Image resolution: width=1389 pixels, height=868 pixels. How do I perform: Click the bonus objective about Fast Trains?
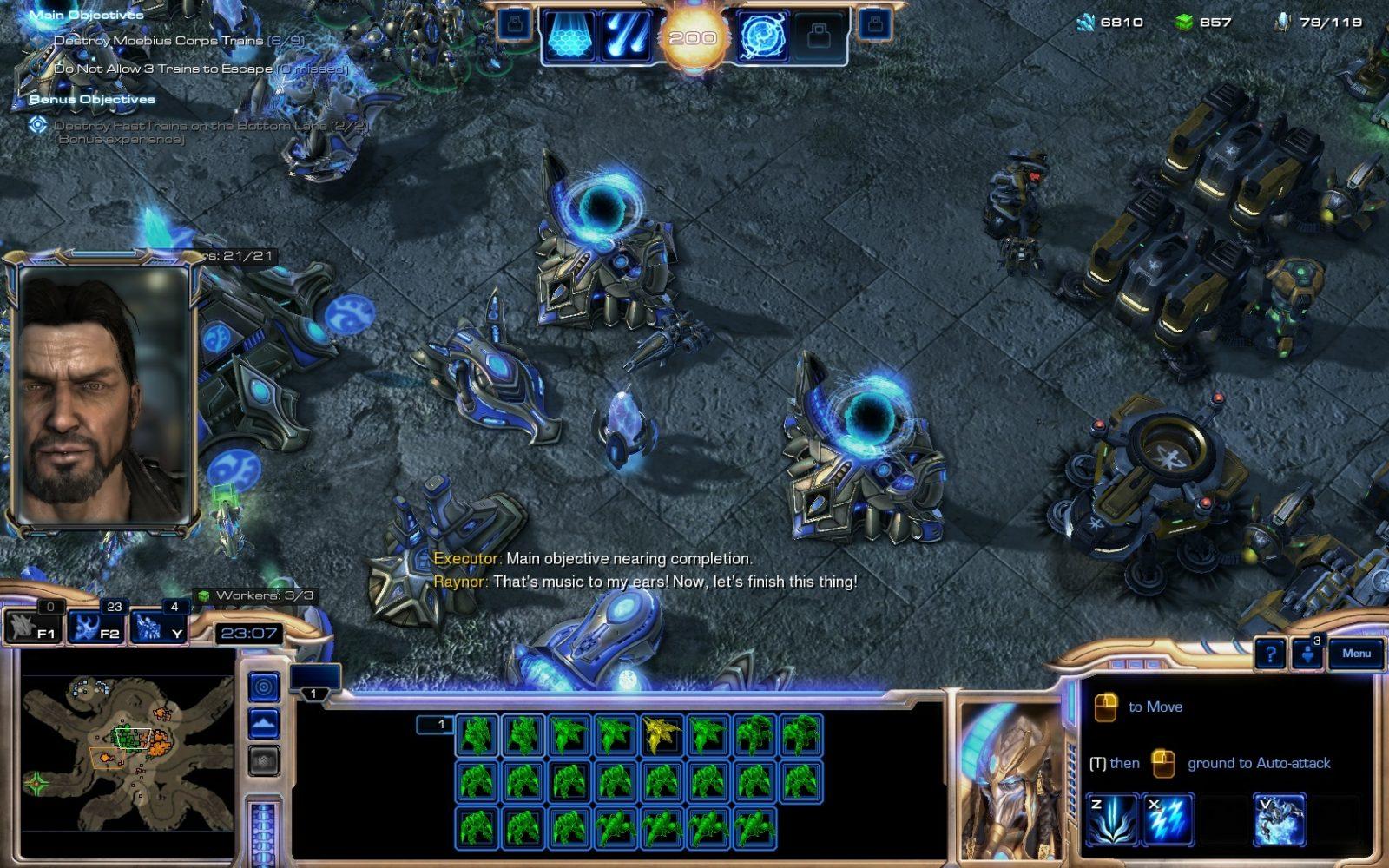pyautogui.click(x=211, y=126)
